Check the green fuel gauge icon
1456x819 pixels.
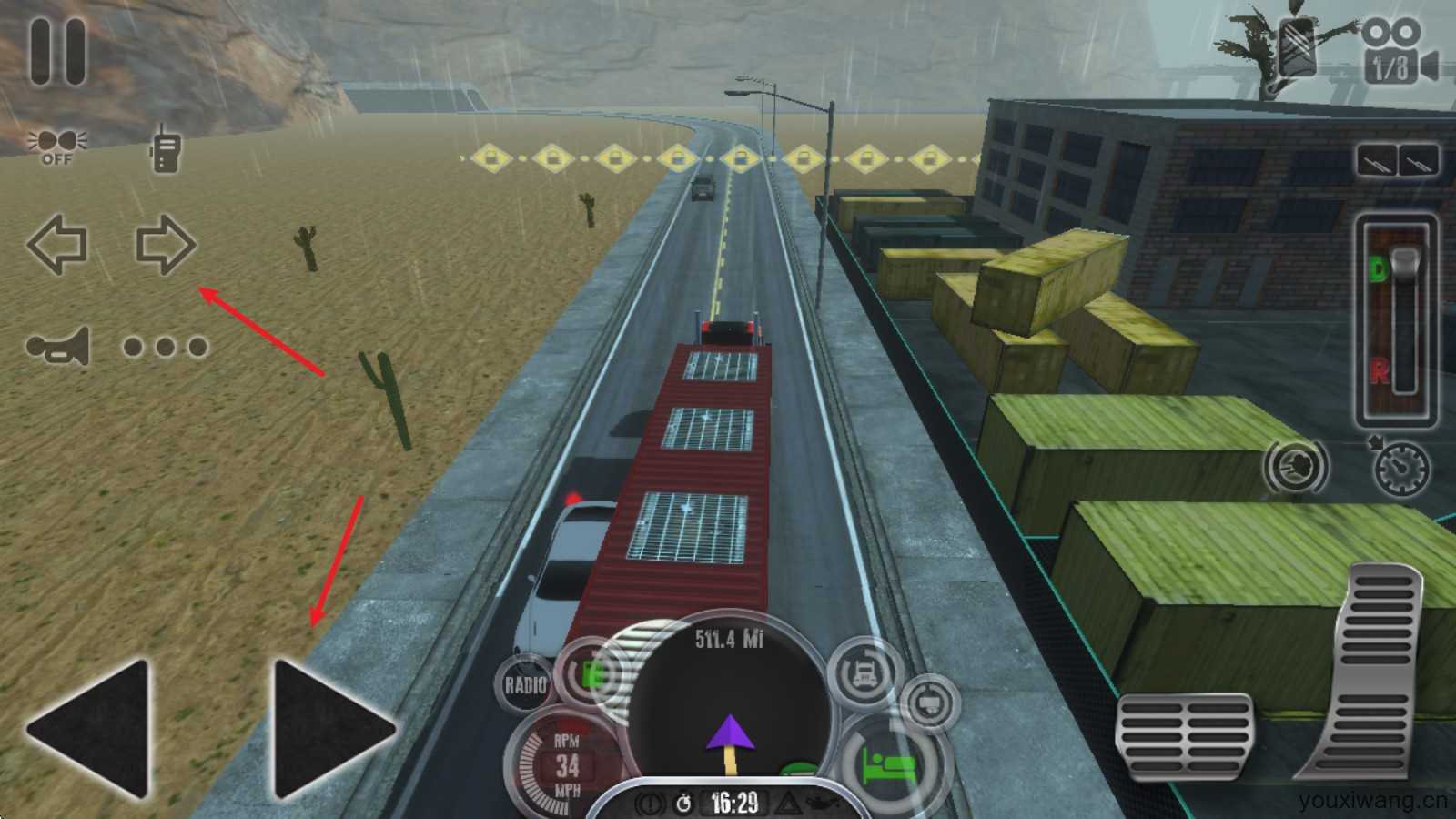click(x=591, y=675)
